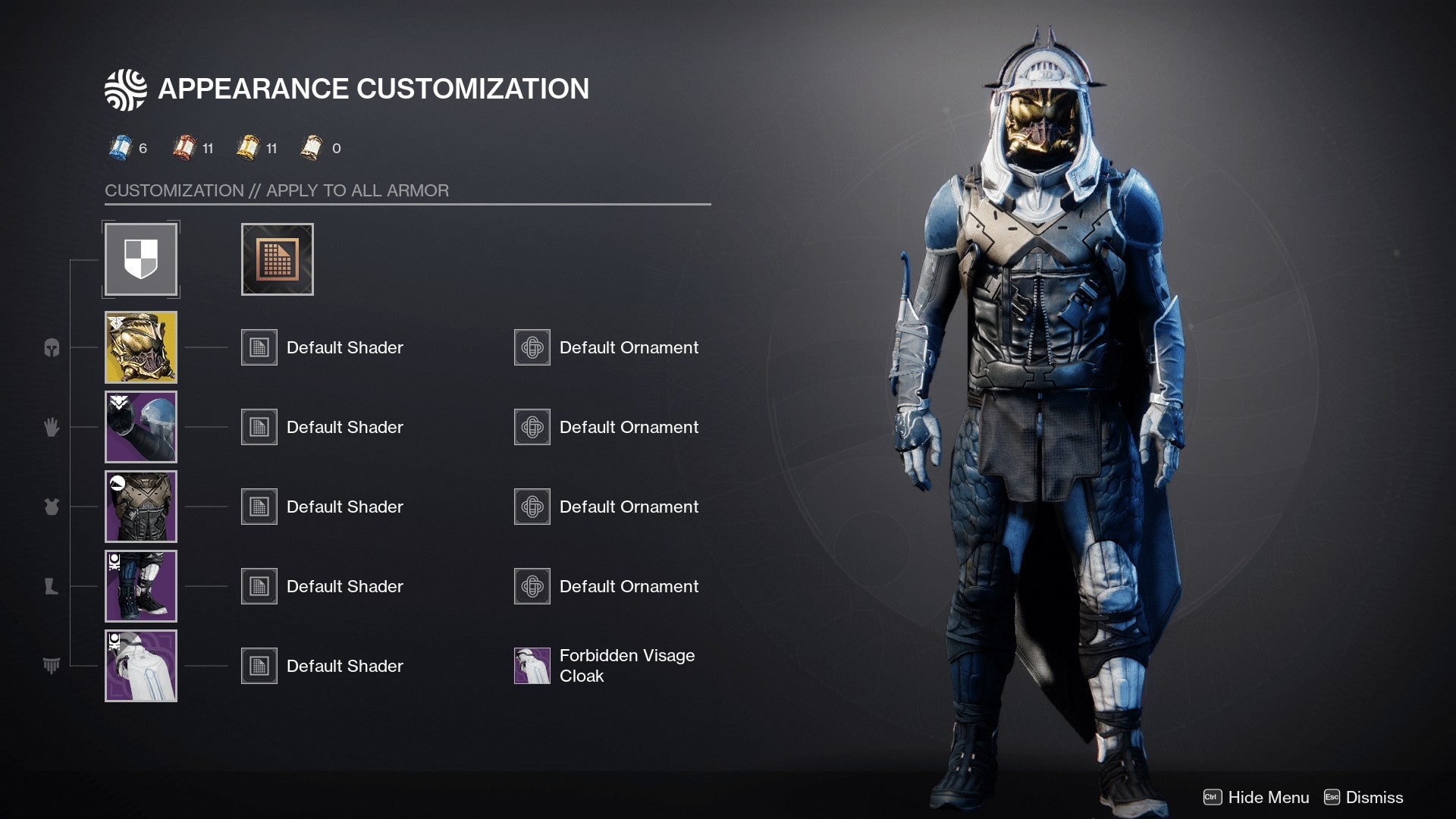Change the chest armor's Default Shader

click(259, 507)
